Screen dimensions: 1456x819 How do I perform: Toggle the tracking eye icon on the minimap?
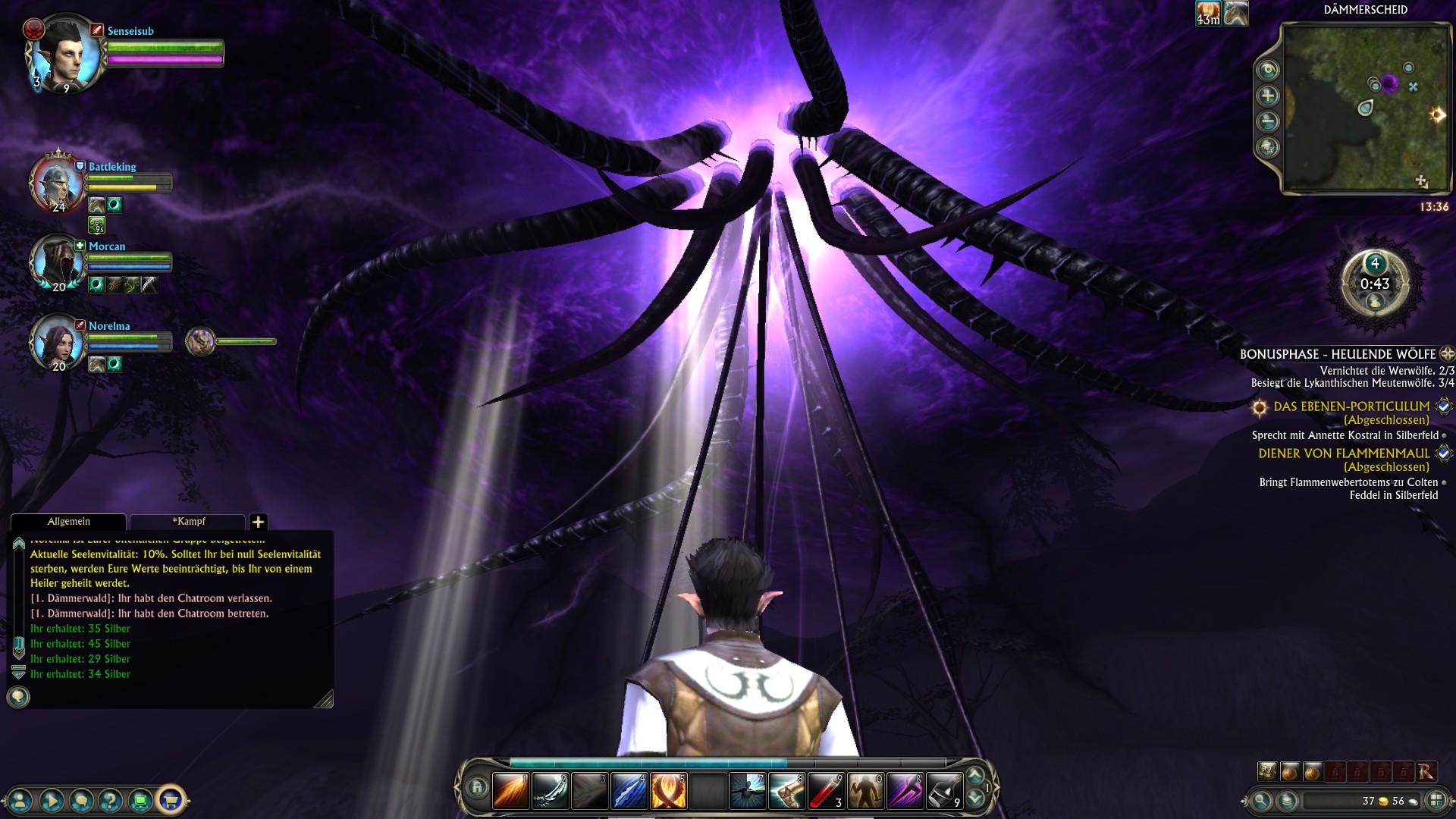(x=1268, y=69)
